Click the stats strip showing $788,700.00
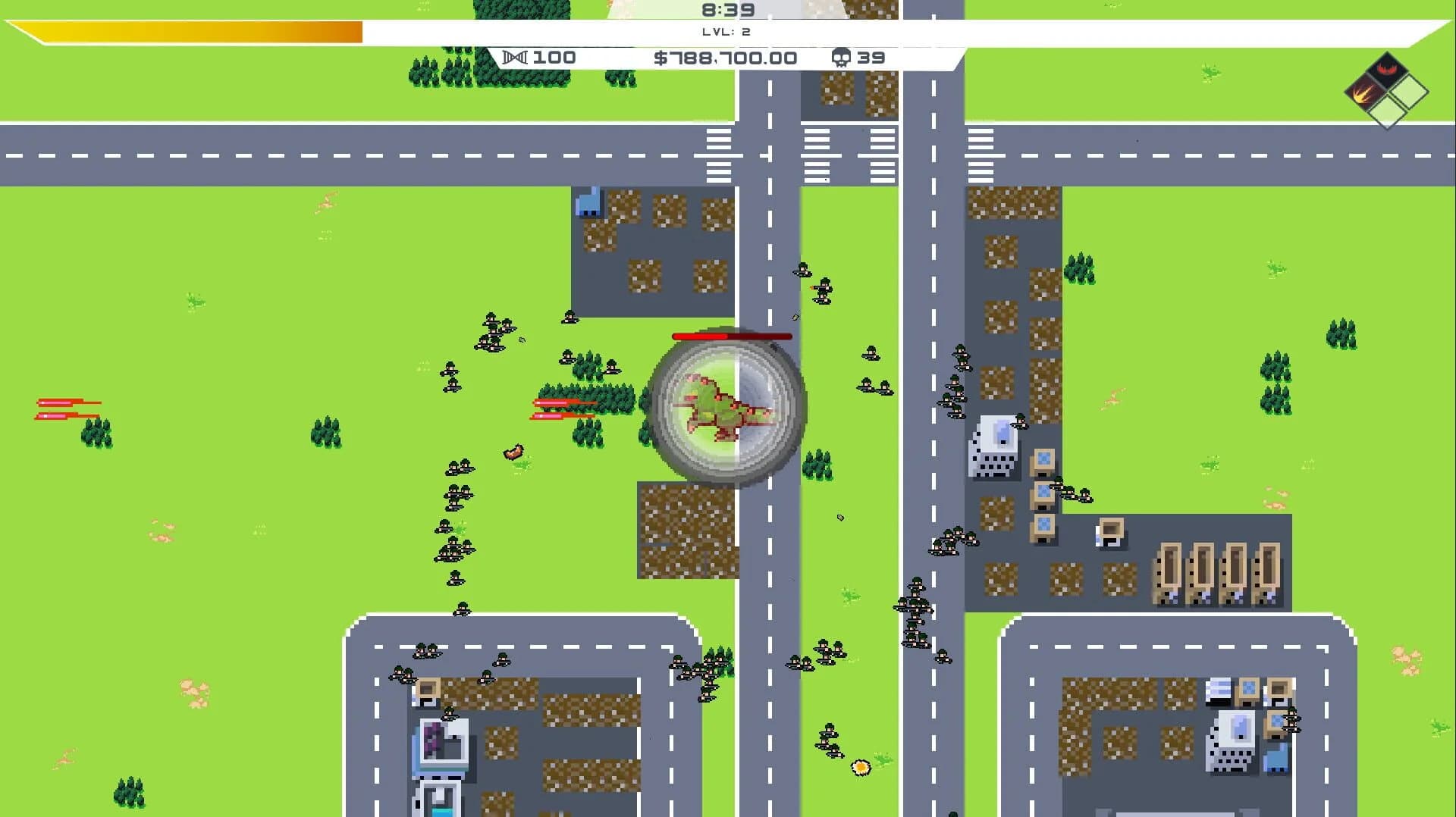1456x817 pixels. pyautogui.click(x=724, y=58)
